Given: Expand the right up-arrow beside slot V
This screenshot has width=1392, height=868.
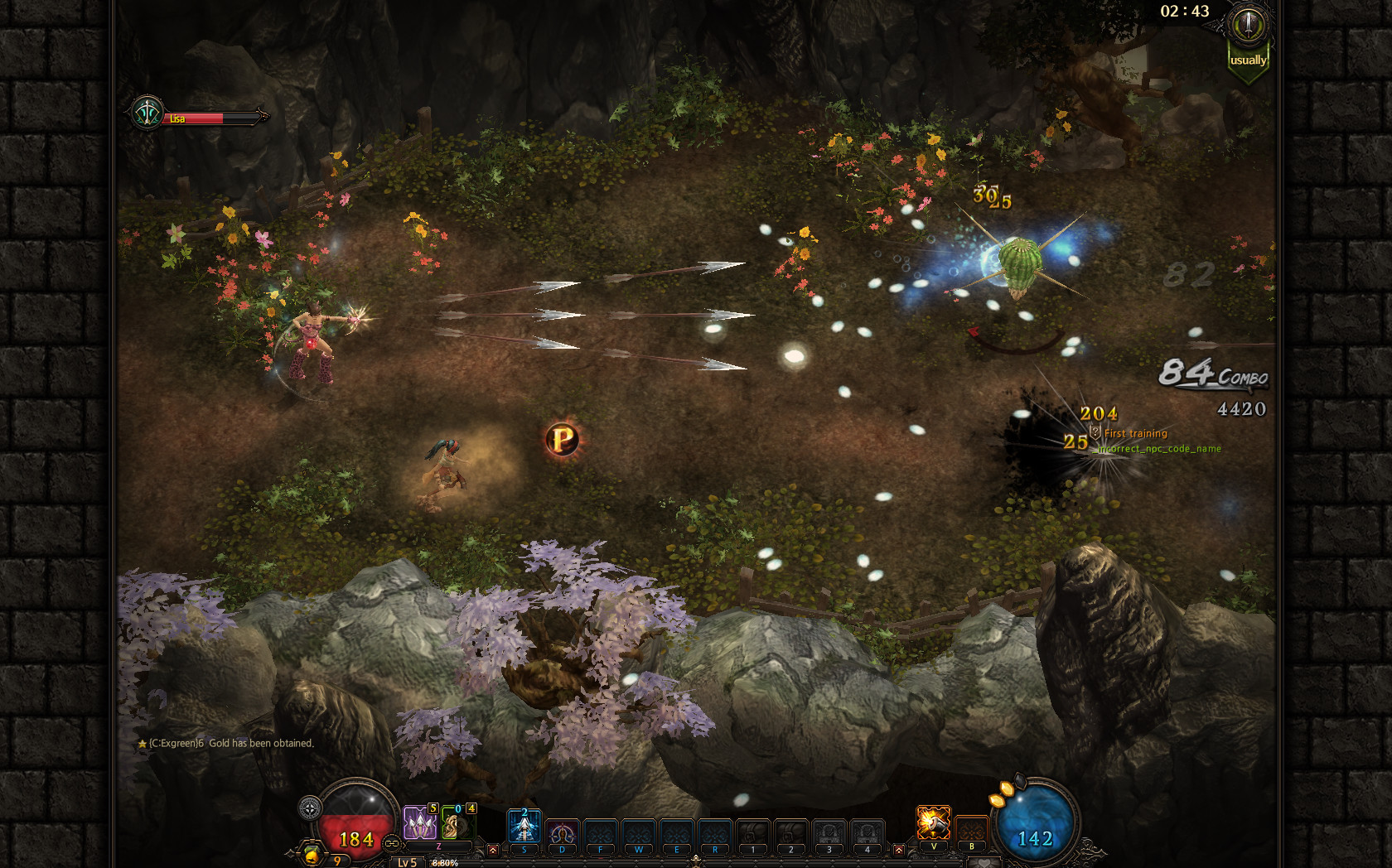Looking at the screenshot, I should tap(899, 851).
